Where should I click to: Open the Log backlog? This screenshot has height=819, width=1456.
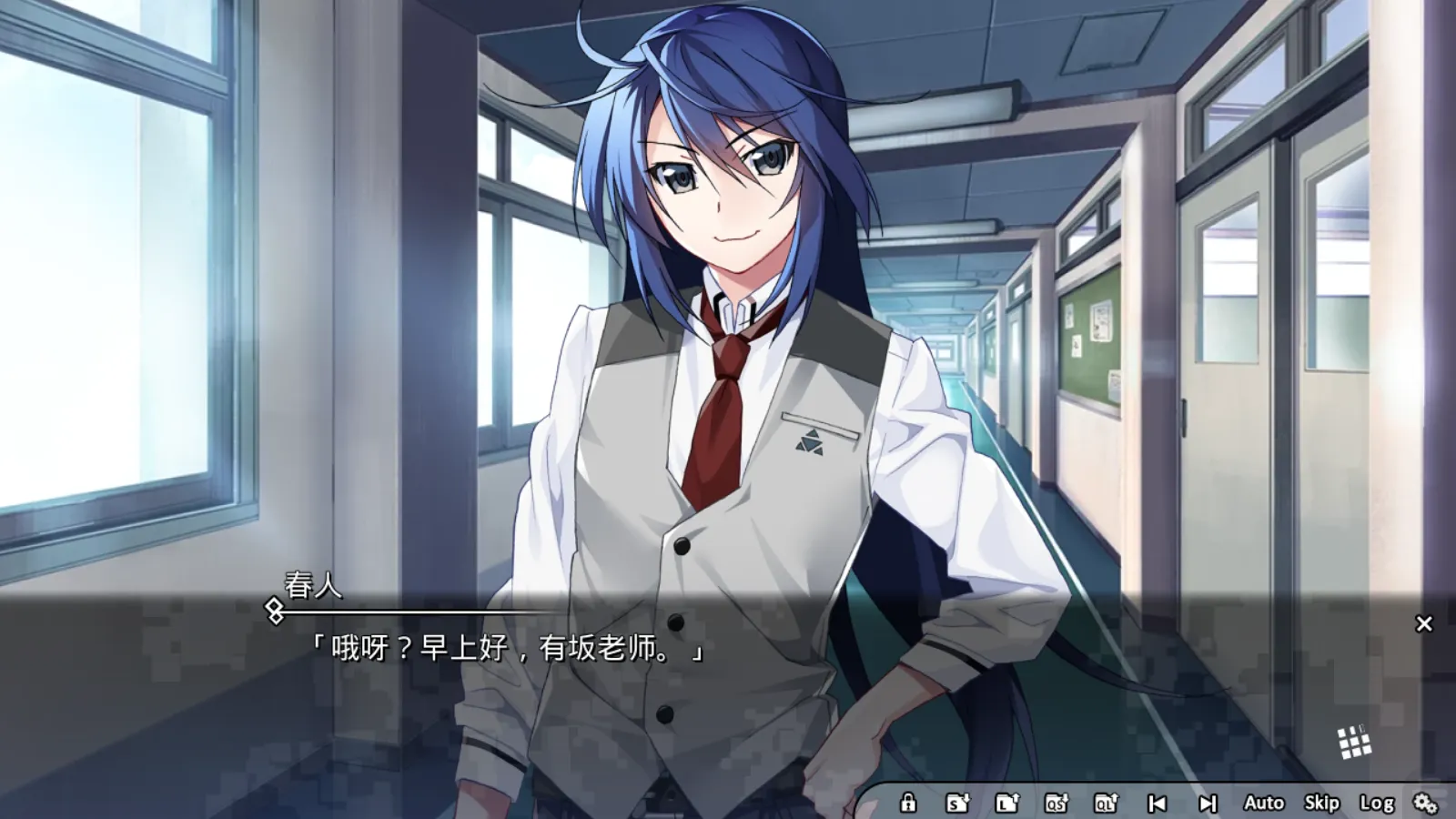tap(1379, 804)
